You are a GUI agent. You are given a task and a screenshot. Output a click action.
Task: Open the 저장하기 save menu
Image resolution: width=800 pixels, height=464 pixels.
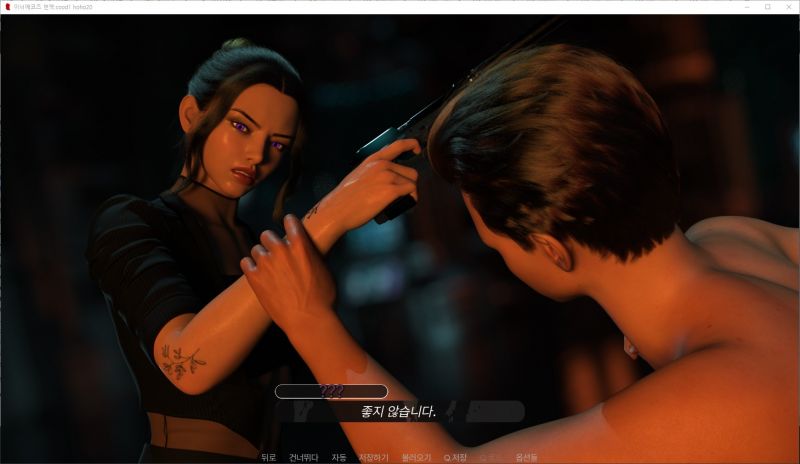pos(374,457)
